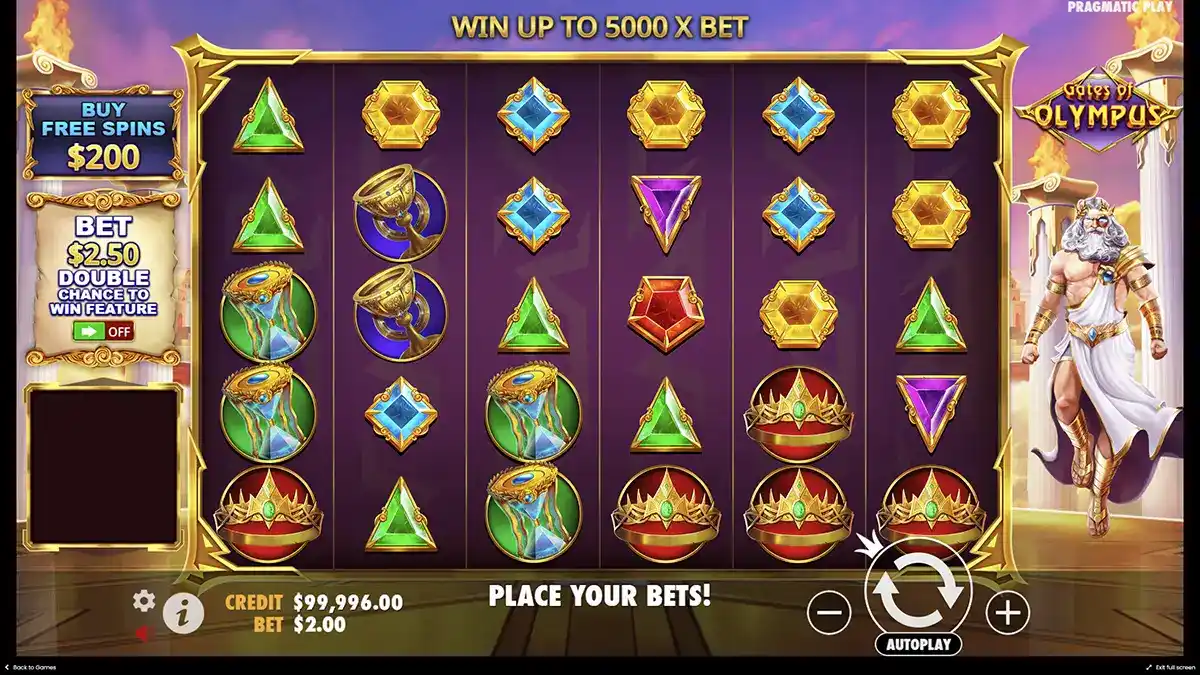The width and height of the screenshot is (1200, 675).
Task: Go back to Games
Action: tap(32, 667)
